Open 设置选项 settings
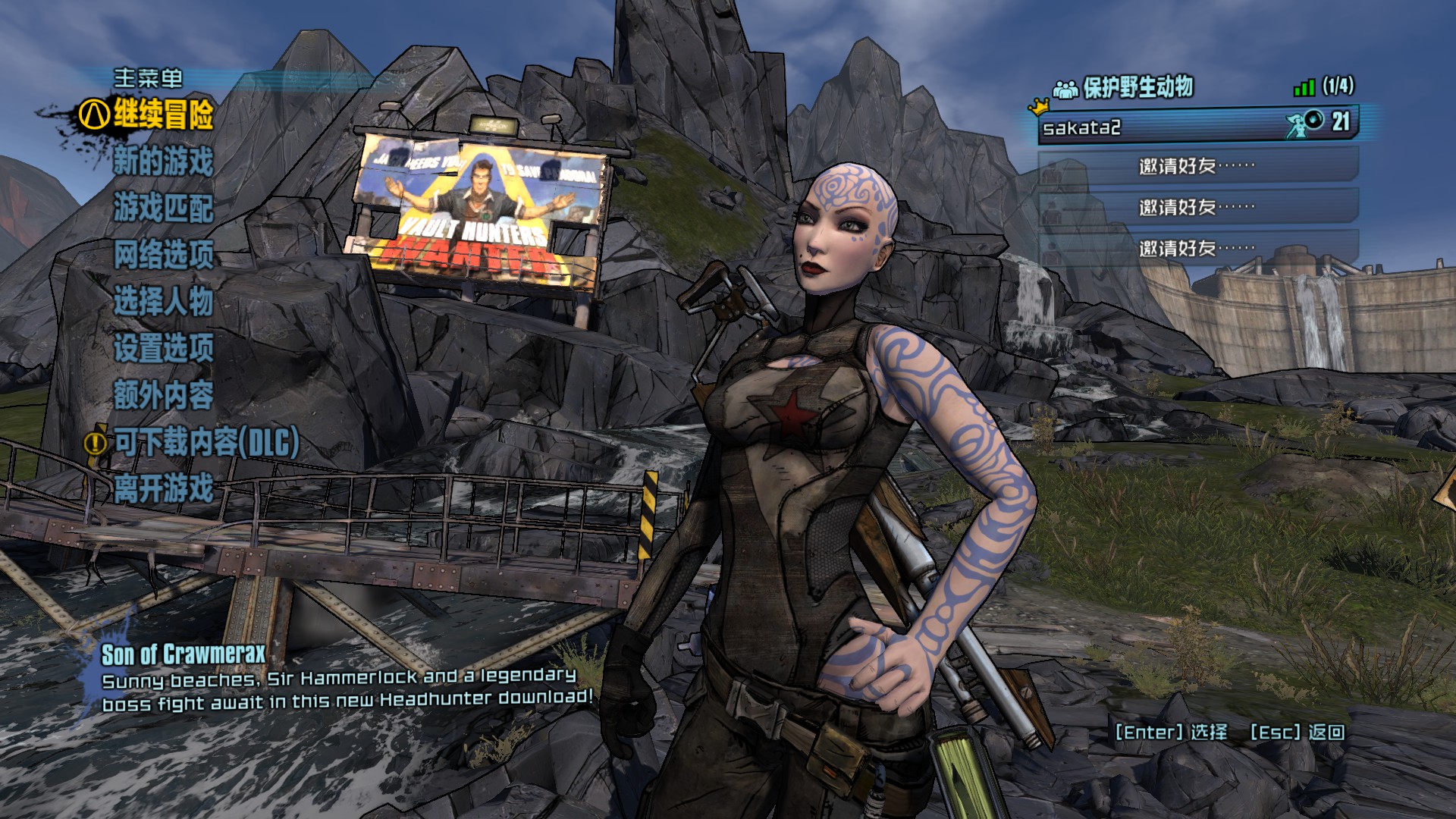 (162, 348)
